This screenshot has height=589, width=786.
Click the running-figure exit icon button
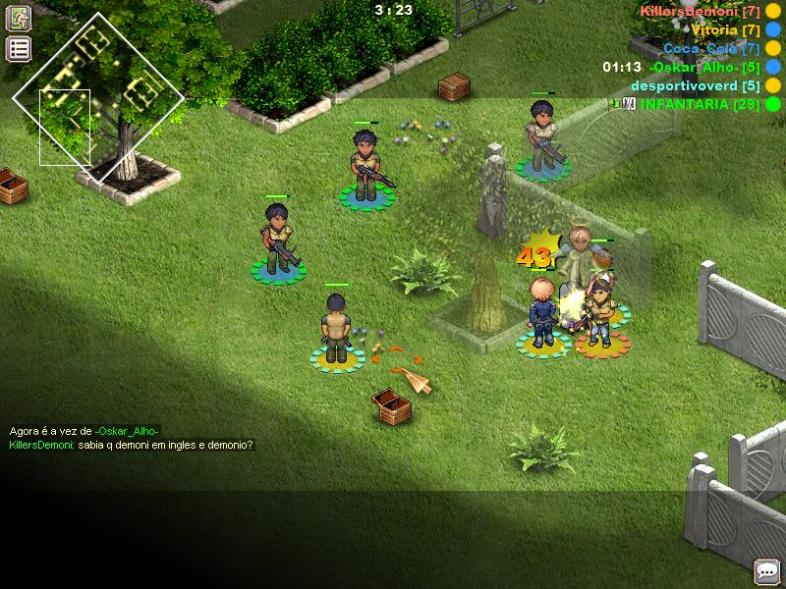(x=19, y=17)
